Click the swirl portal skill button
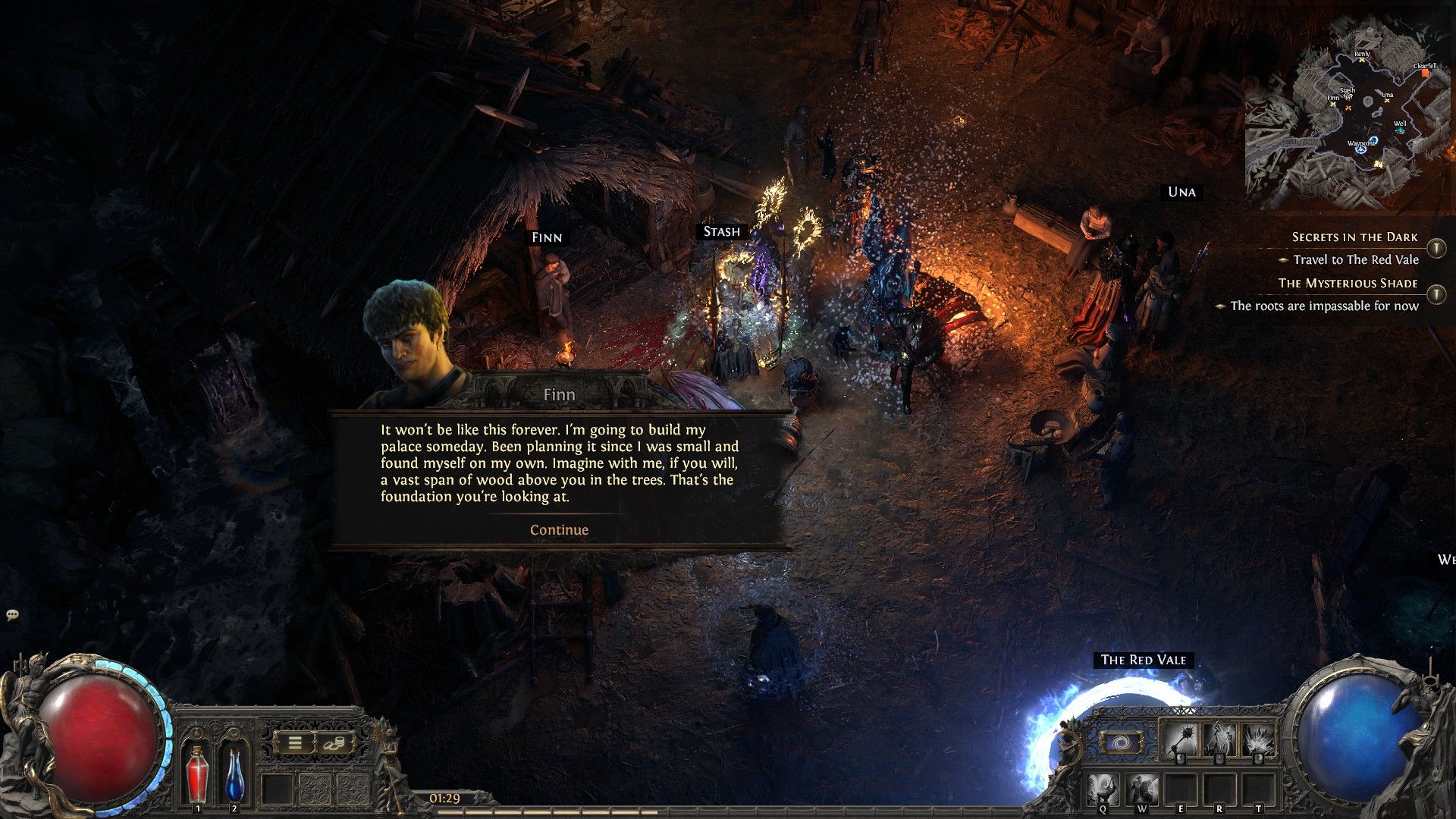The height and width of the screenshot is (819, 1456). point(1119,742)
